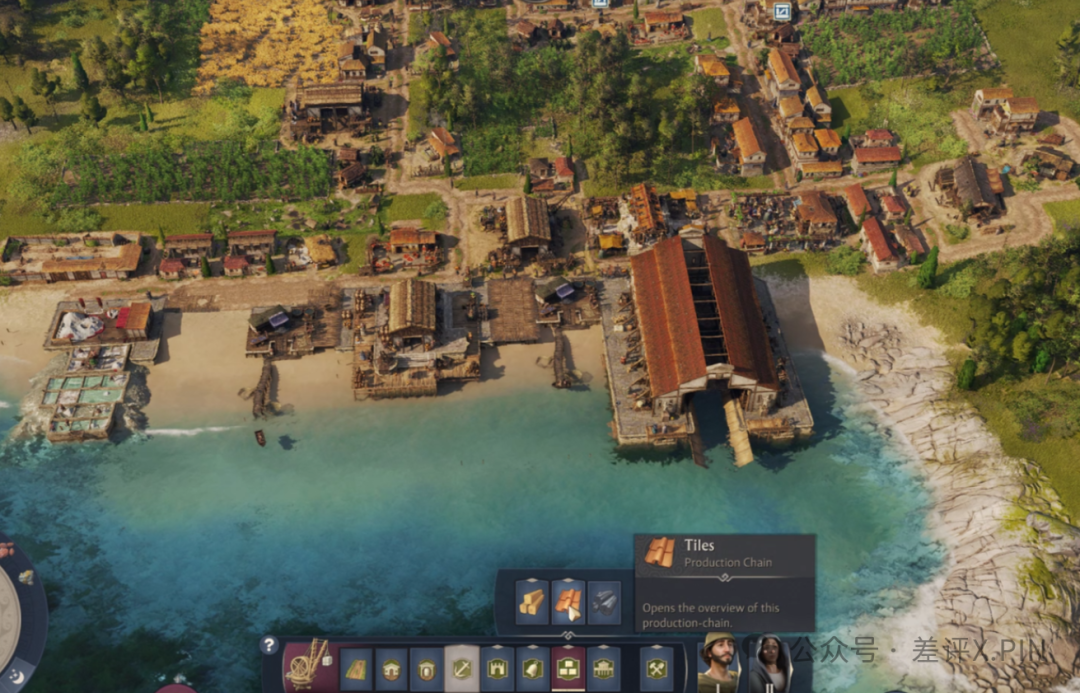Open the help question mark button

pyautogui.click(x=269, y=645)
